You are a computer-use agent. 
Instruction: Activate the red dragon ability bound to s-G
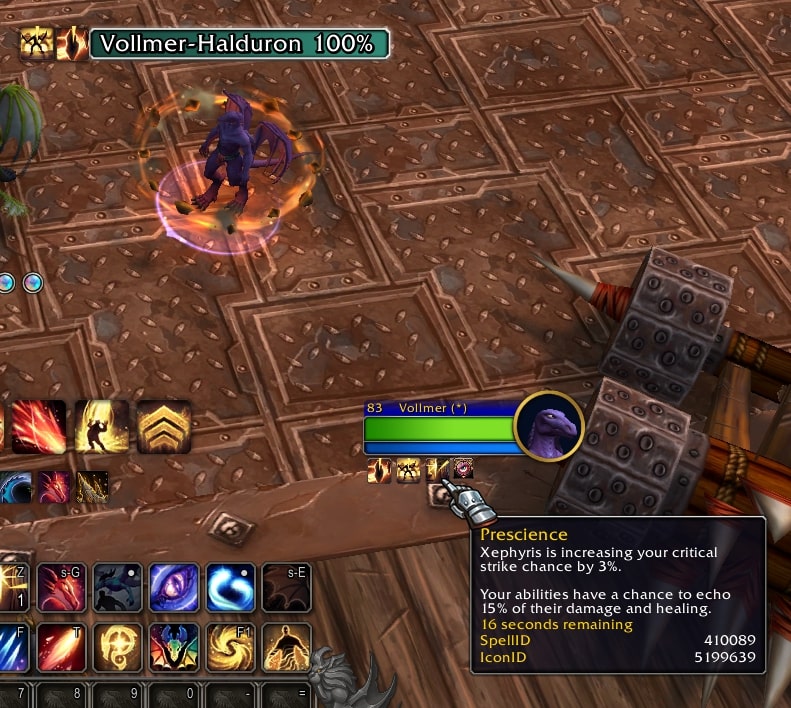coord(62,587)
